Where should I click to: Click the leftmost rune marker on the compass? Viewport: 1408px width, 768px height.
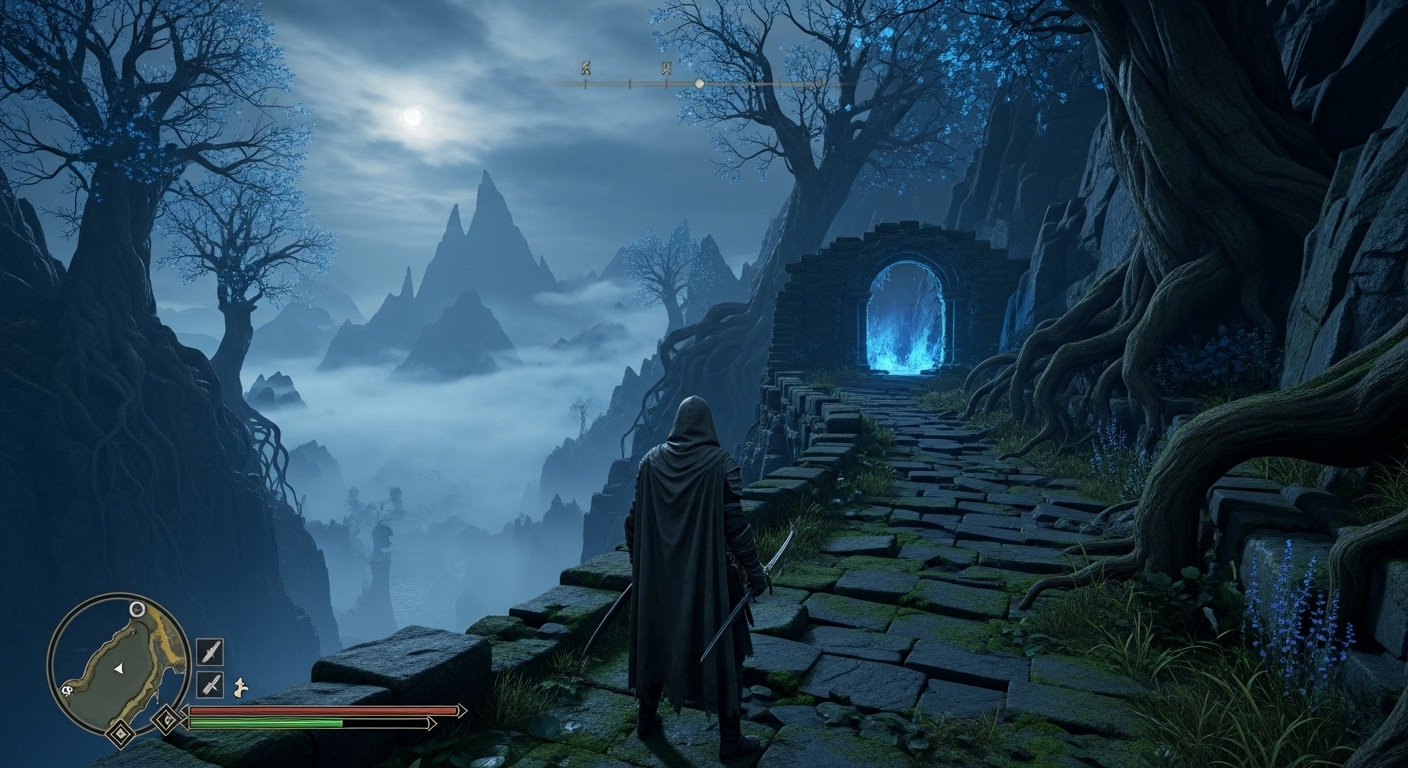(585, 69)
